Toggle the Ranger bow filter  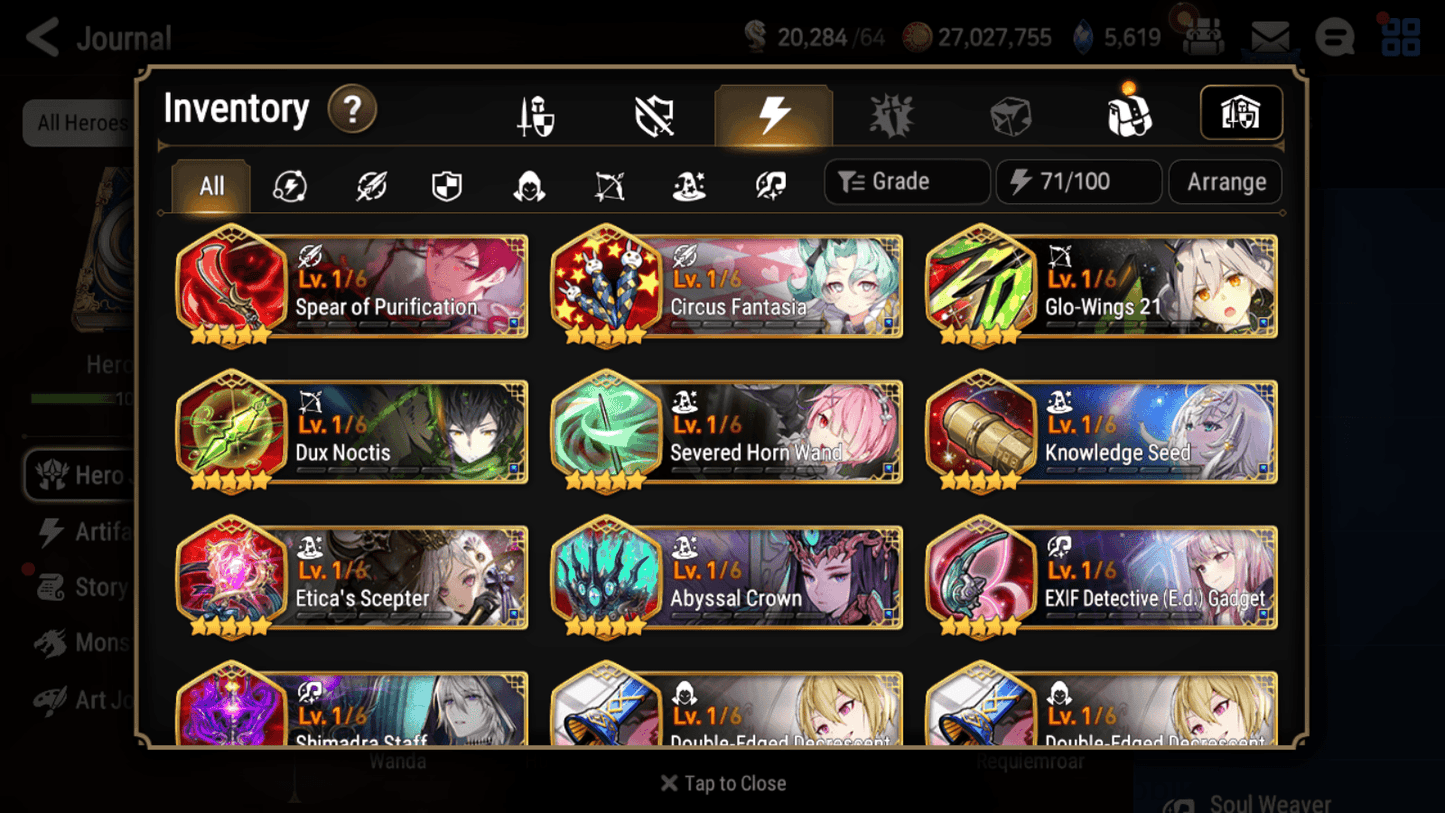608,186
